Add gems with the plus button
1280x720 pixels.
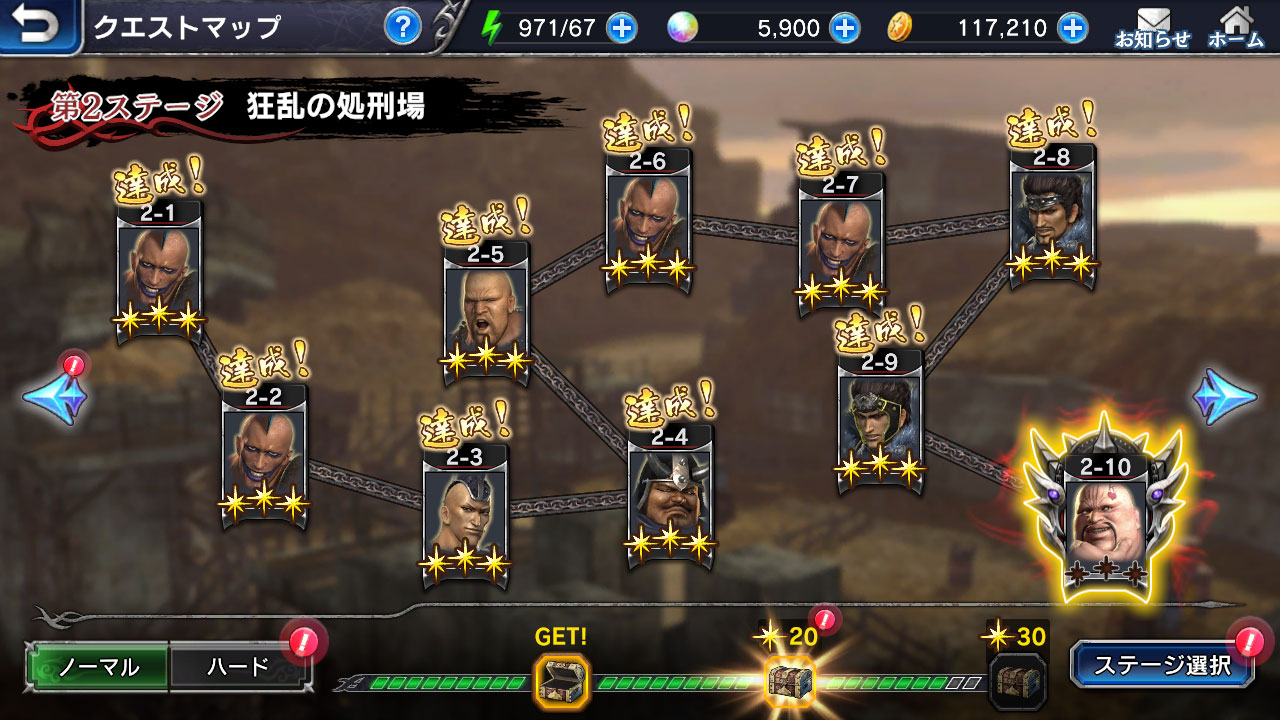pos(845,28)
